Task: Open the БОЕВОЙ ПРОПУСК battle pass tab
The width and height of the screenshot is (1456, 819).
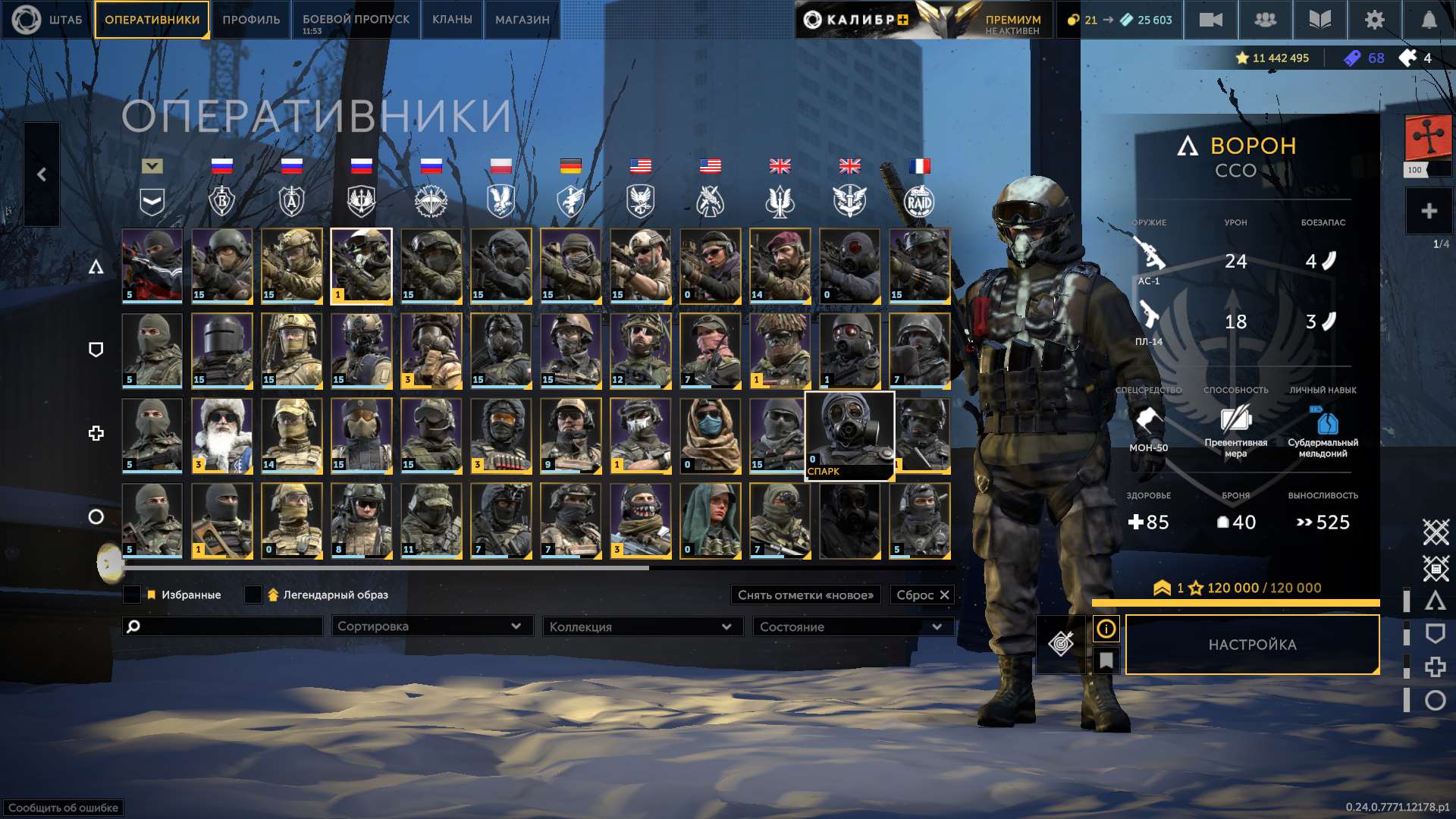Action: point(356,20)
